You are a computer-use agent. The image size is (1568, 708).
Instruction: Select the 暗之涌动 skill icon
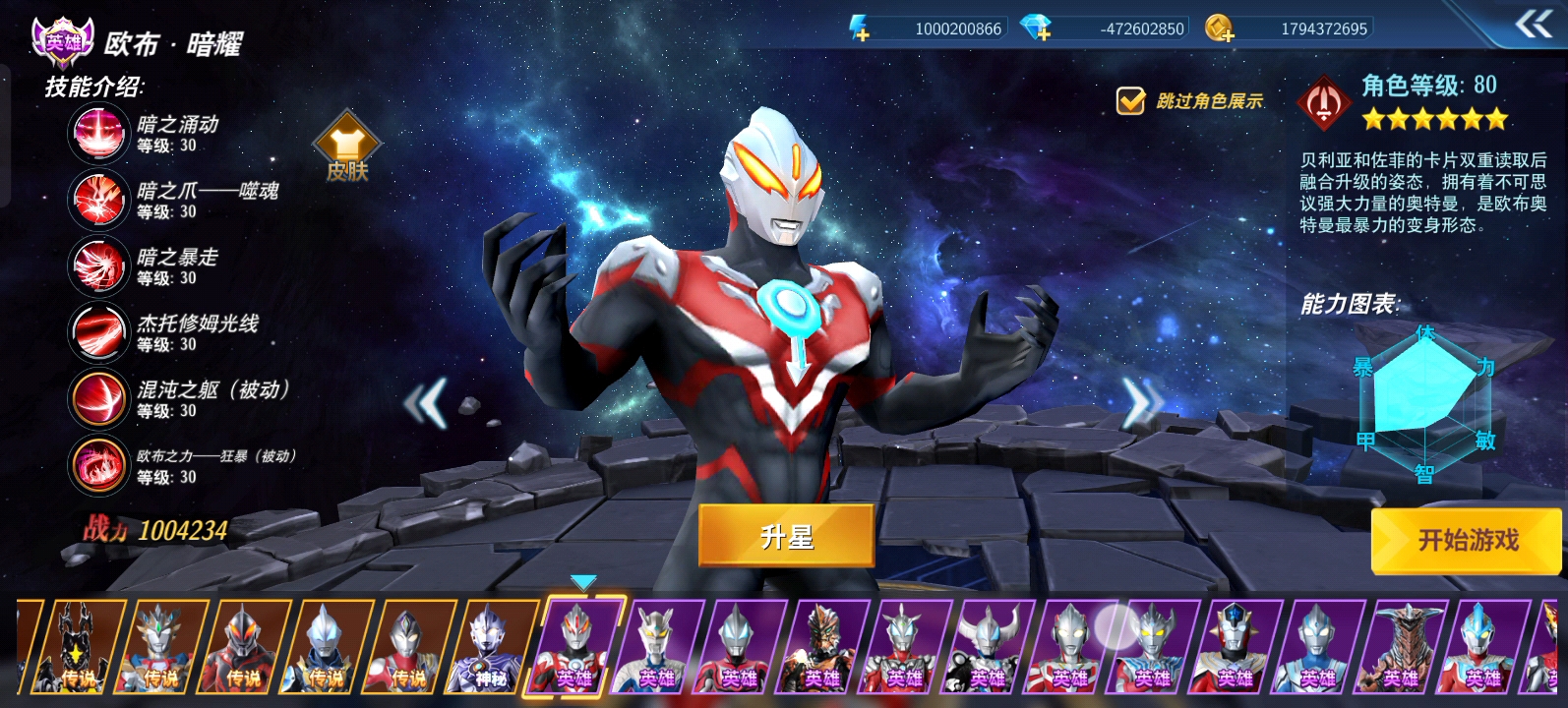[98, 134]
